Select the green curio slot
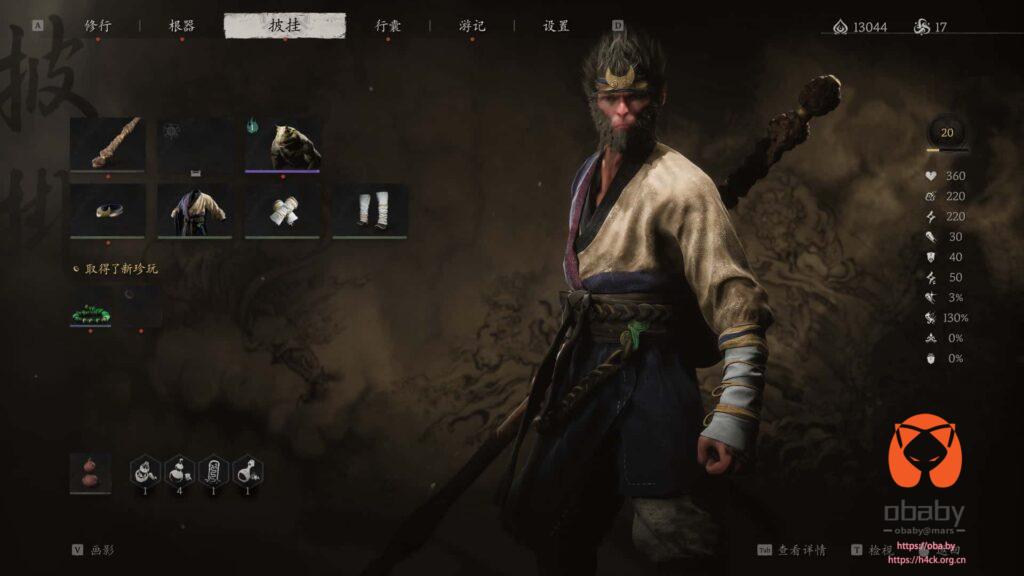 click(x=90, y=306)
